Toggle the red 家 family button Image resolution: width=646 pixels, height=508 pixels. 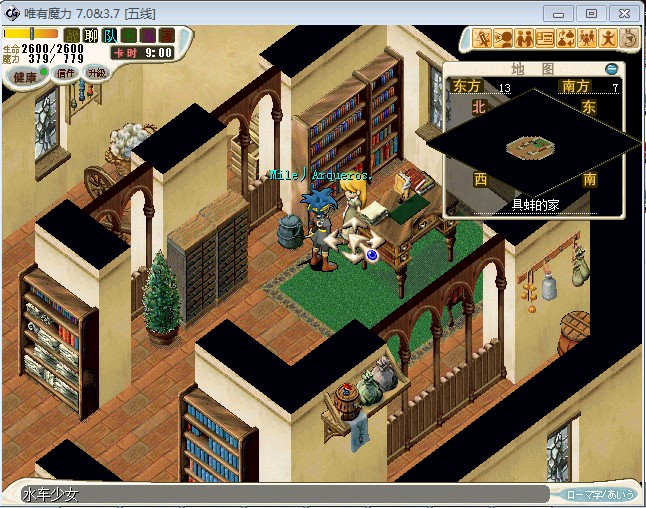point(166,36)
